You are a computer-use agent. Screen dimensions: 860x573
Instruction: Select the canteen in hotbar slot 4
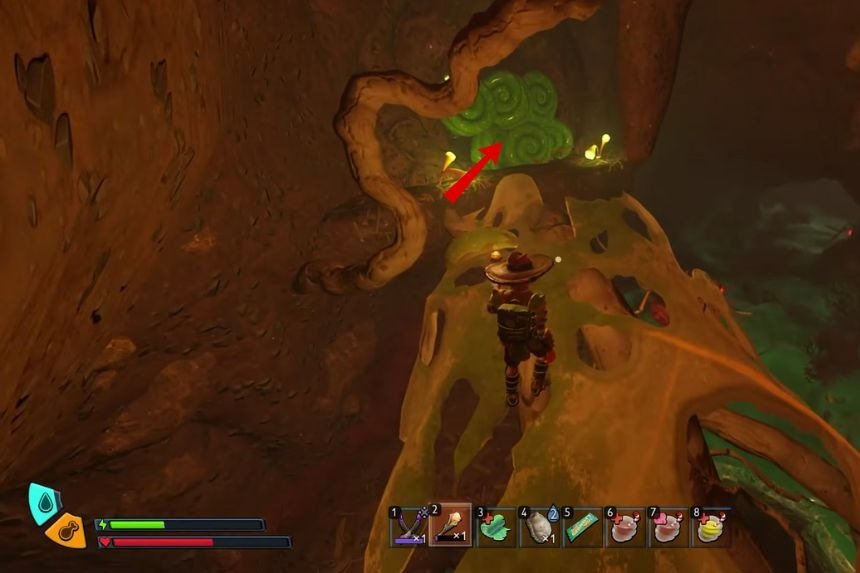[x=539, y=526]
